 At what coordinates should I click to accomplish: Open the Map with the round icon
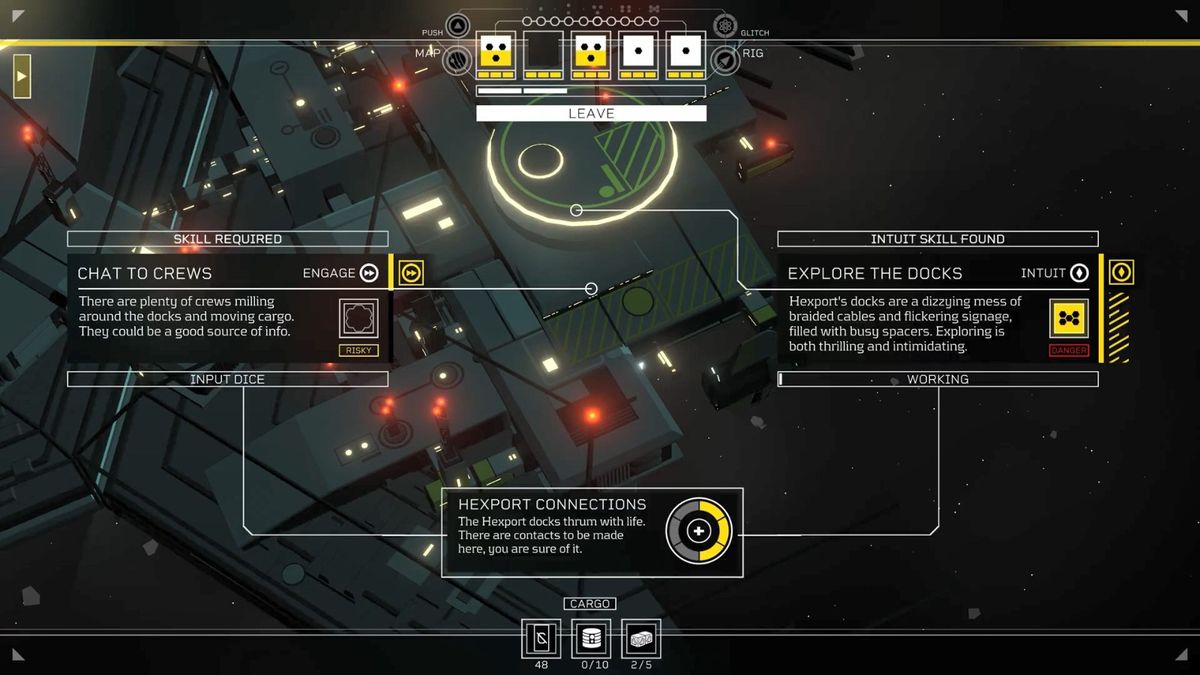(x=458, y=60)
